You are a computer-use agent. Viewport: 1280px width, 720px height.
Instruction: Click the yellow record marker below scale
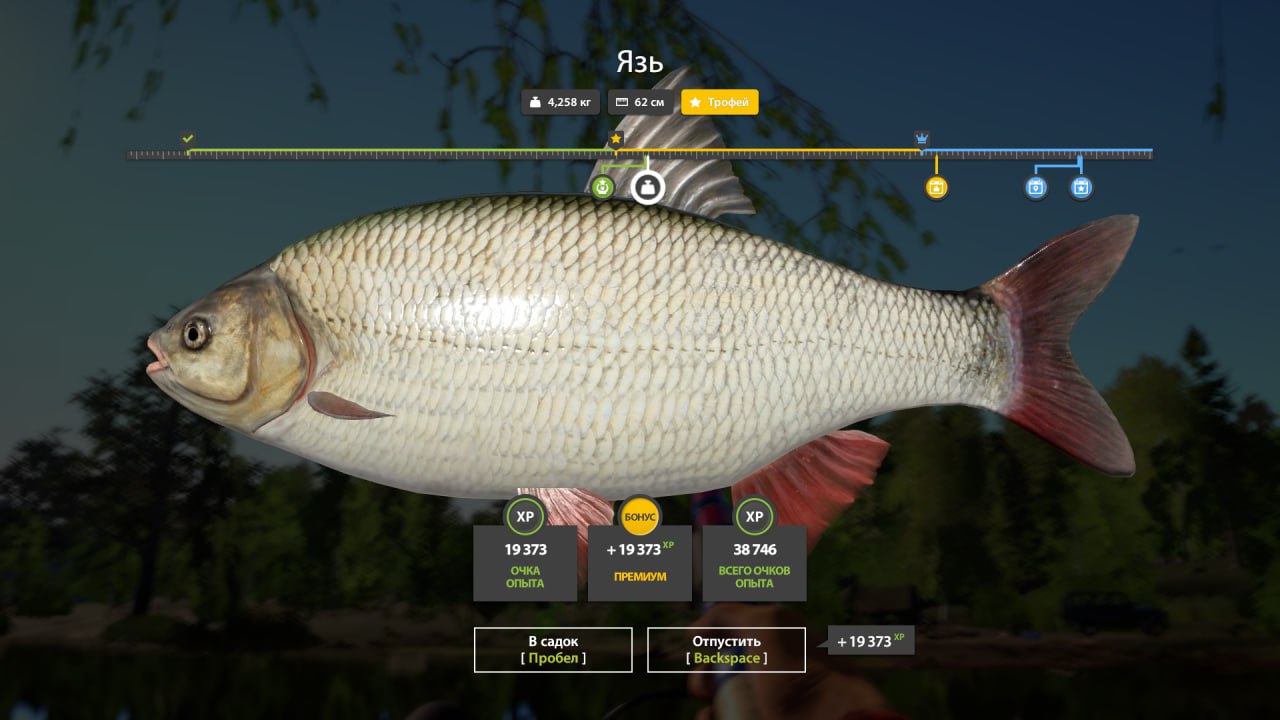coord(936,187)
